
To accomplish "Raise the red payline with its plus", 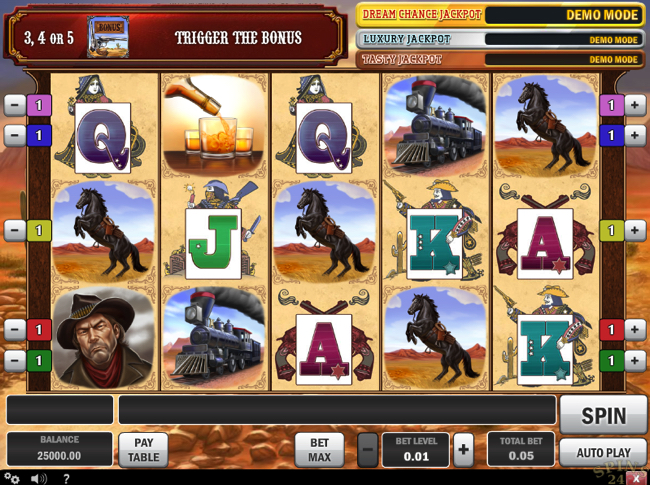I will (634, 329).
